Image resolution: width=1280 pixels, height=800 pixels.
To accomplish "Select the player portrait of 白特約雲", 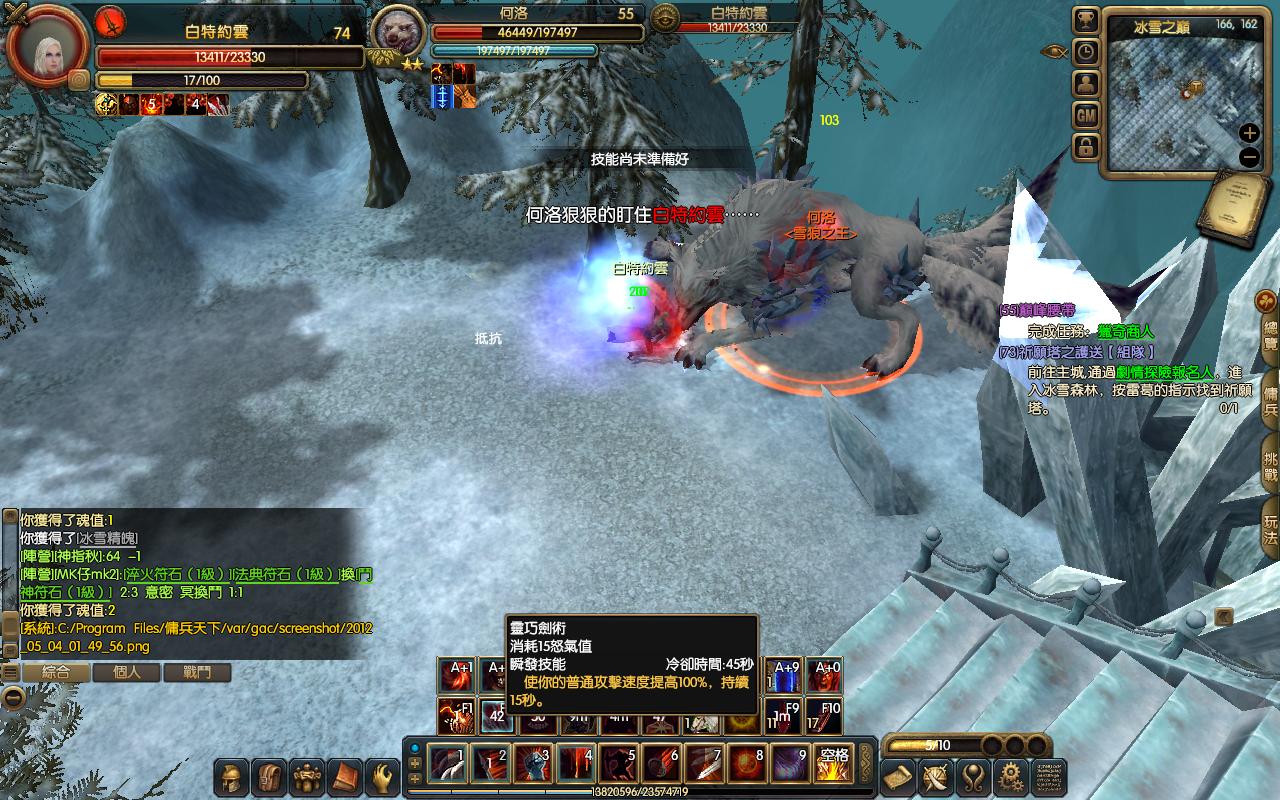I will pos(45,45).
